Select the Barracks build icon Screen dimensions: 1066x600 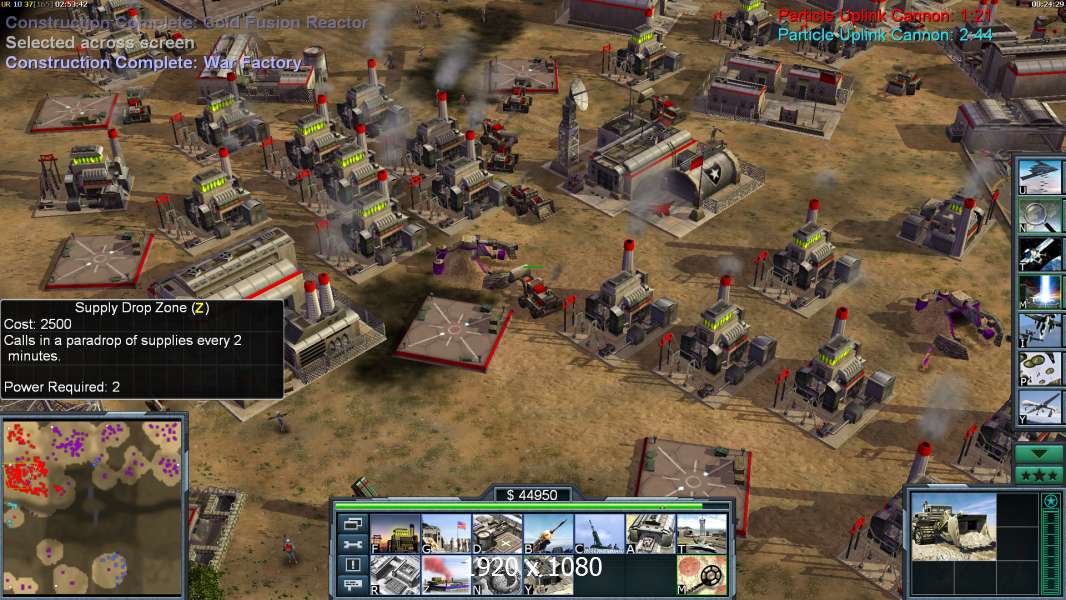click(x=445, y=534)
